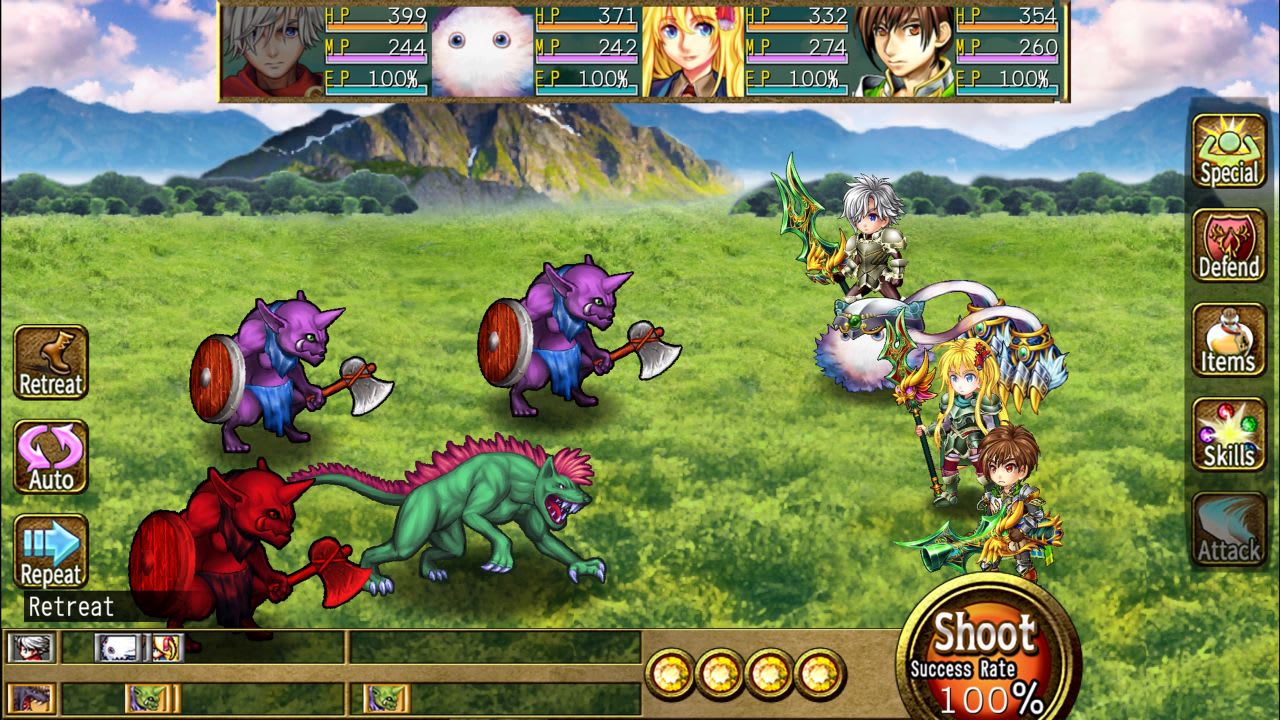Screen dimensions: 1280x720
Task: Click the Retreat text label
Action: 66,605
